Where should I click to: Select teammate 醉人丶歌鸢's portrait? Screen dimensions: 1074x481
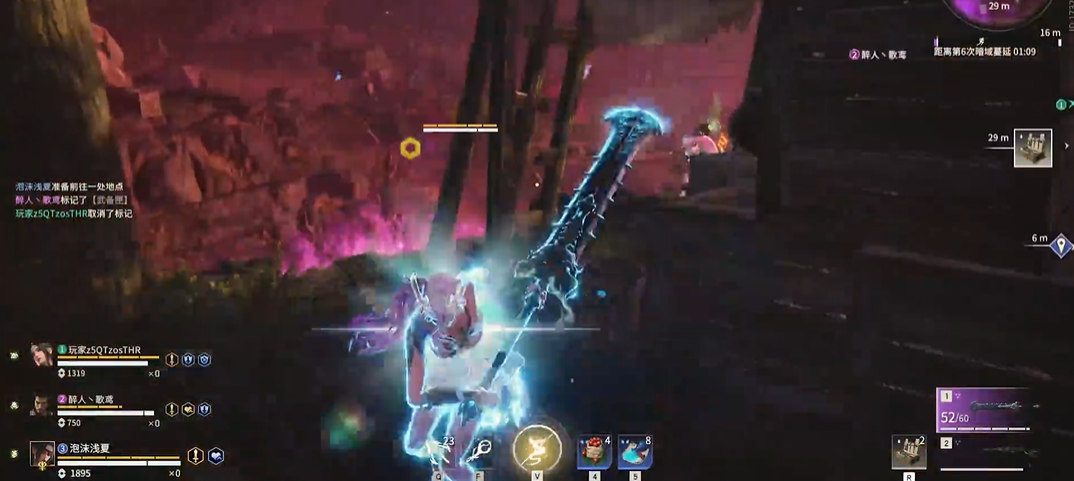(41, 405)
